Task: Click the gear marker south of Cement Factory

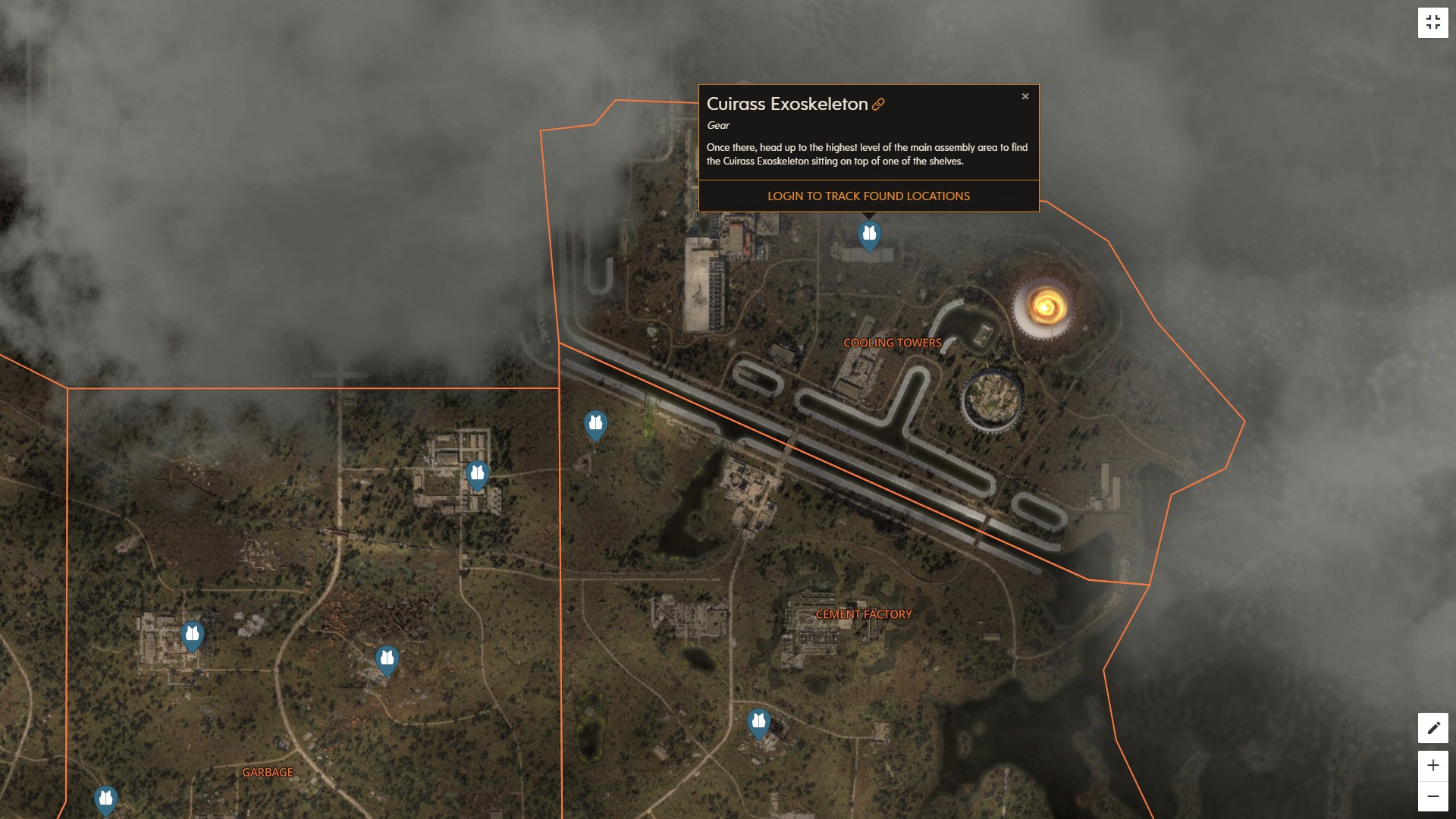Action: pyautogui.click(x=759, y=723)
